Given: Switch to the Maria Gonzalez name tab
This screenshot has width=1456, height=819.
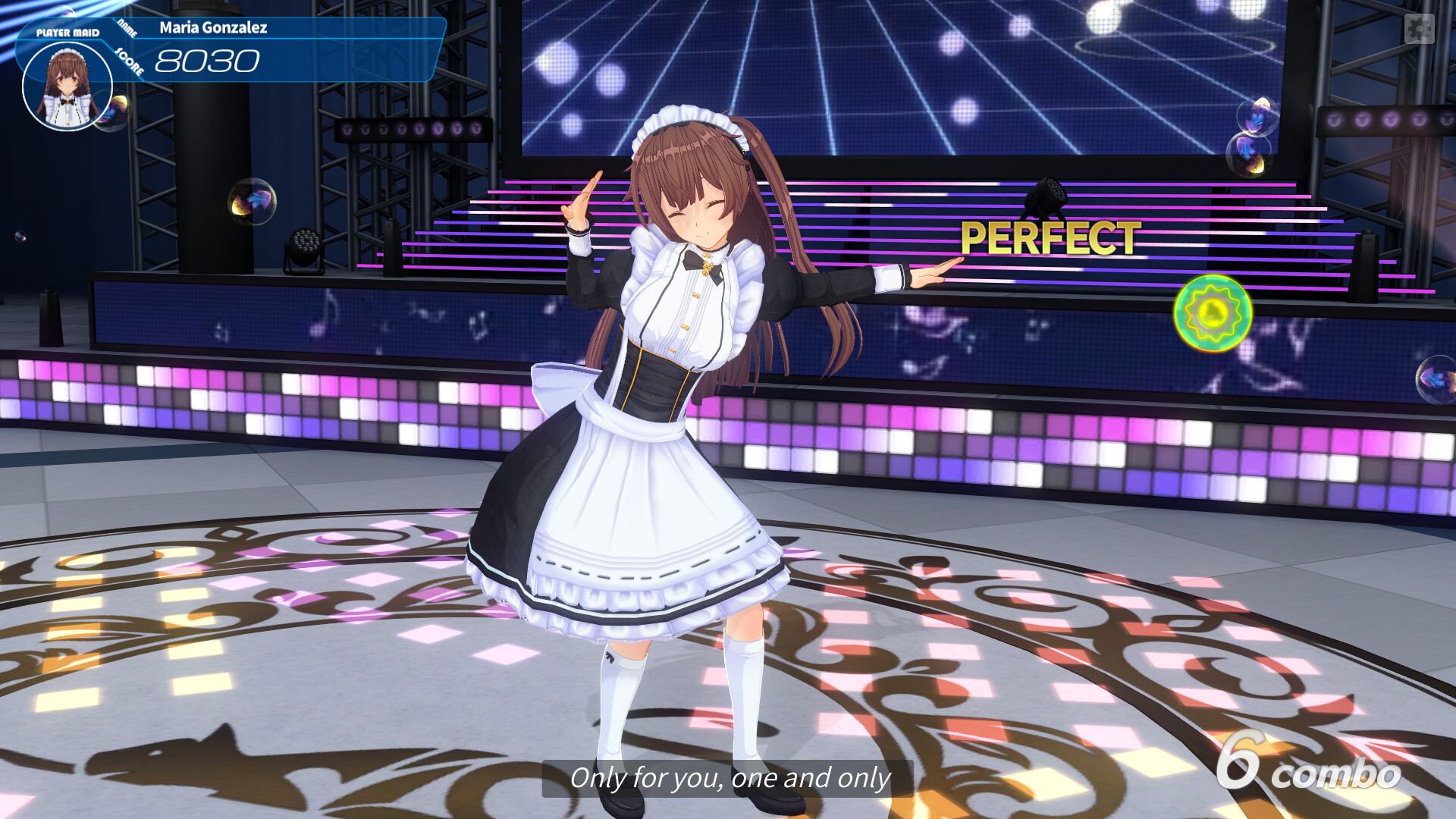Looking at the screenshot, I should tap(213, 28).
